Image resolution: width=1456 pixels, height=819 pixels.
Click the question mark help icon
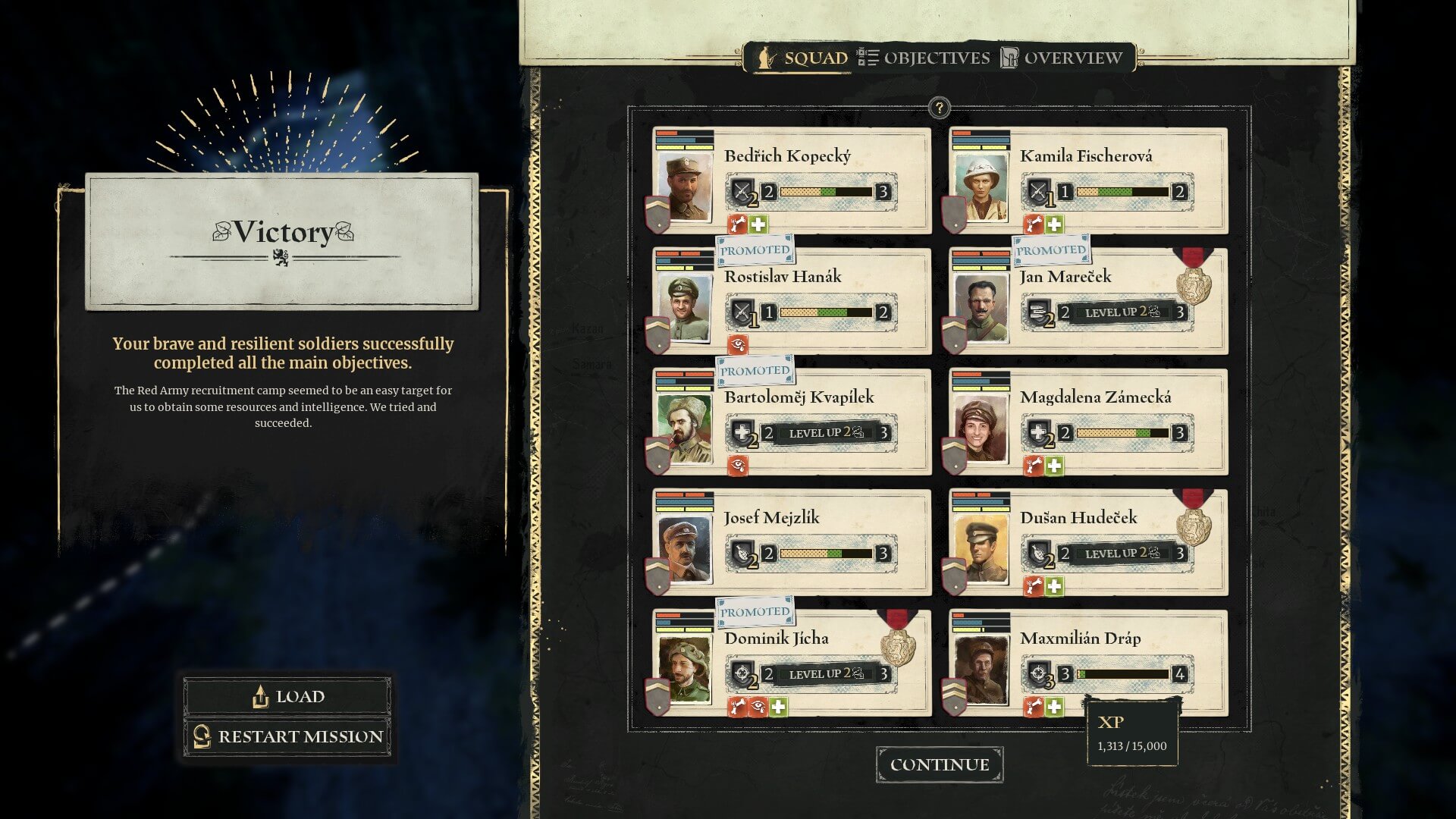tap(939, 108)
